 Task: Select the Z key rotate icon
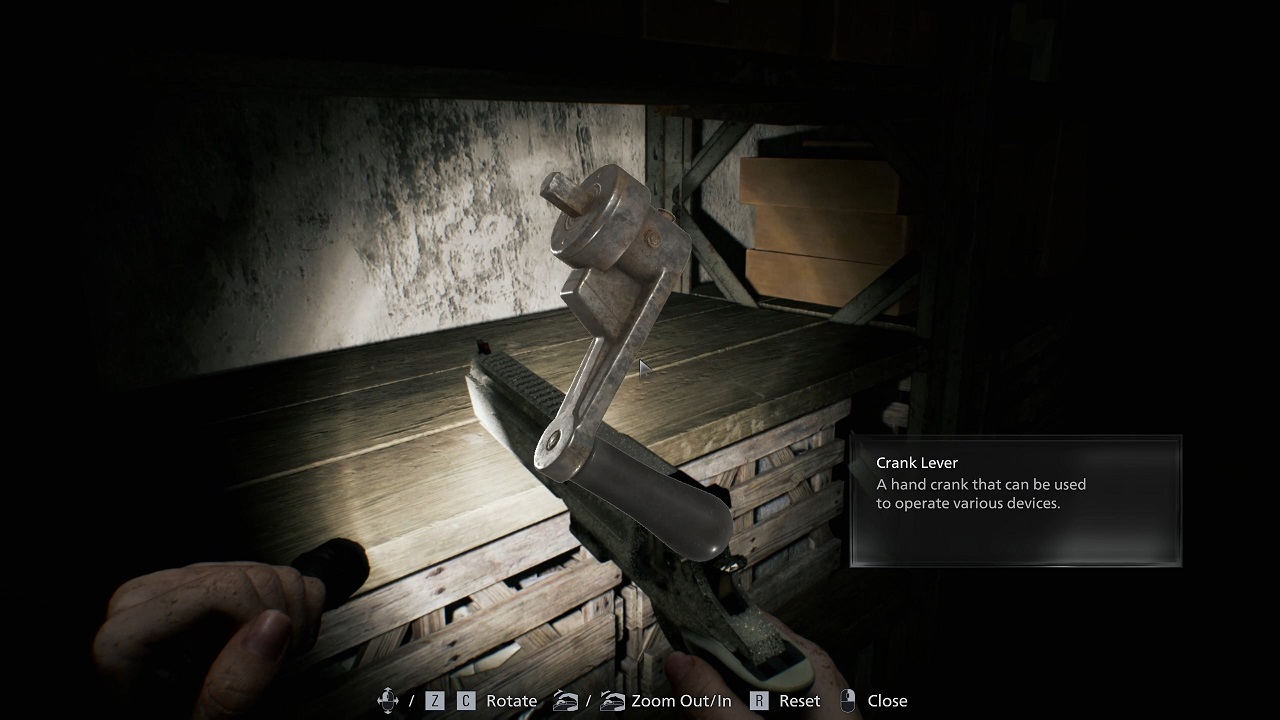(434, 701)
